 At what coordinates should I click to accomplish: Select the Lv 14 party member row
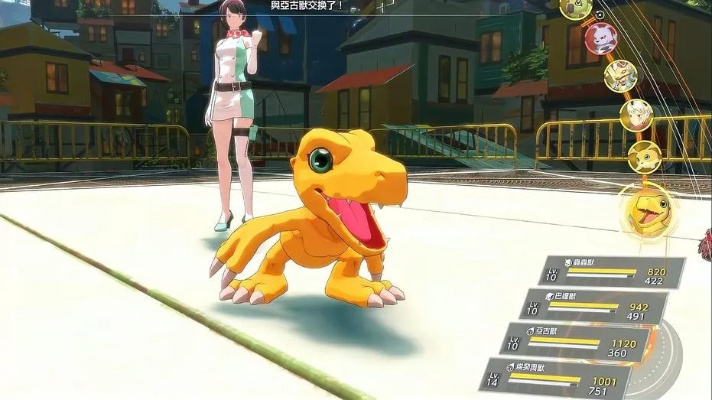pyautogui.click(x=555, y=377)
